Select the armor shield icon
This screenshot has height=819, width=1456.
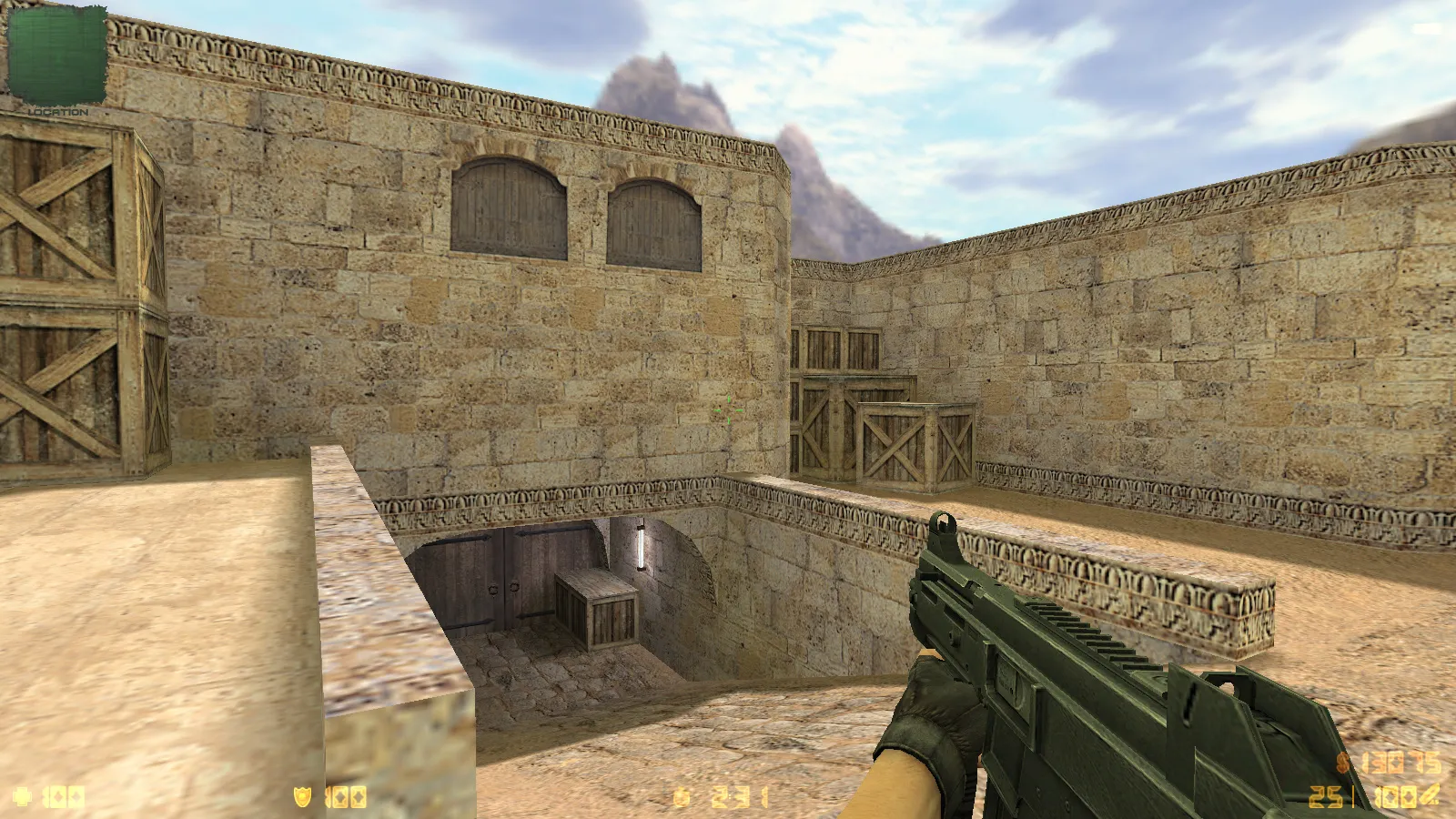(x=302, y=798)
